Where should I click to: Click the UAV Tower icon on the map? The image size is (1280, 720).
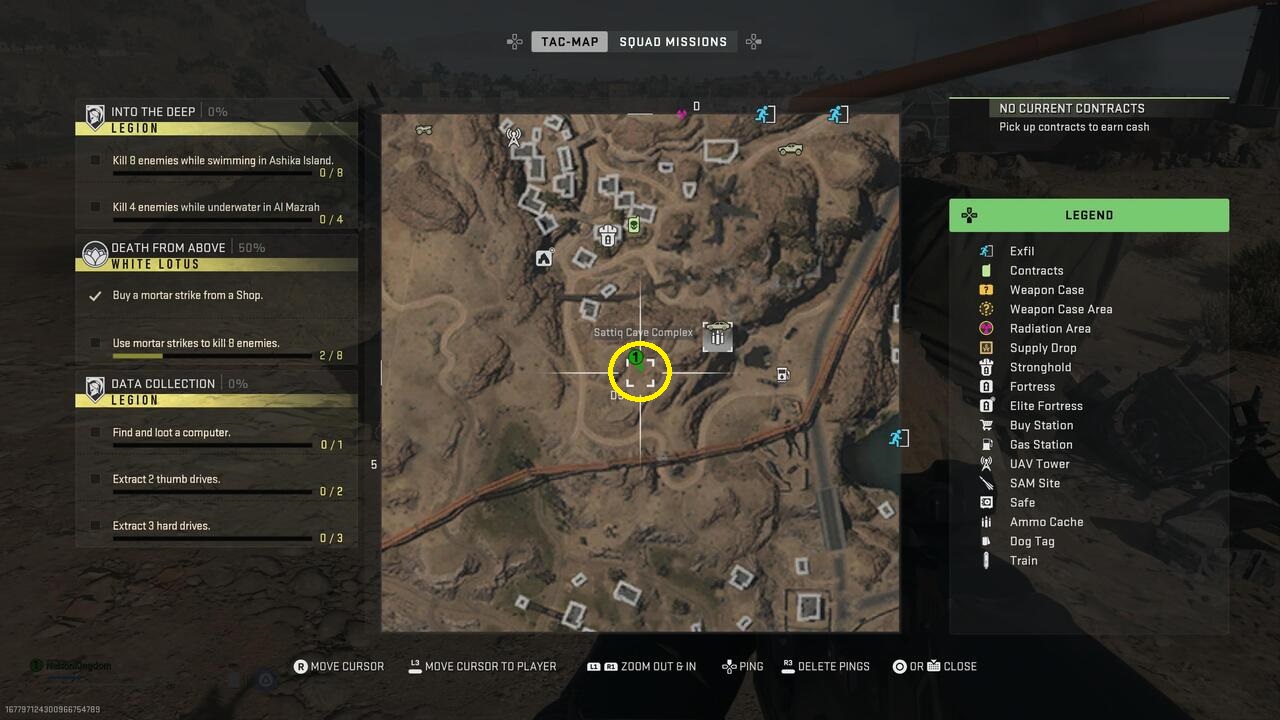pos(512,137)
